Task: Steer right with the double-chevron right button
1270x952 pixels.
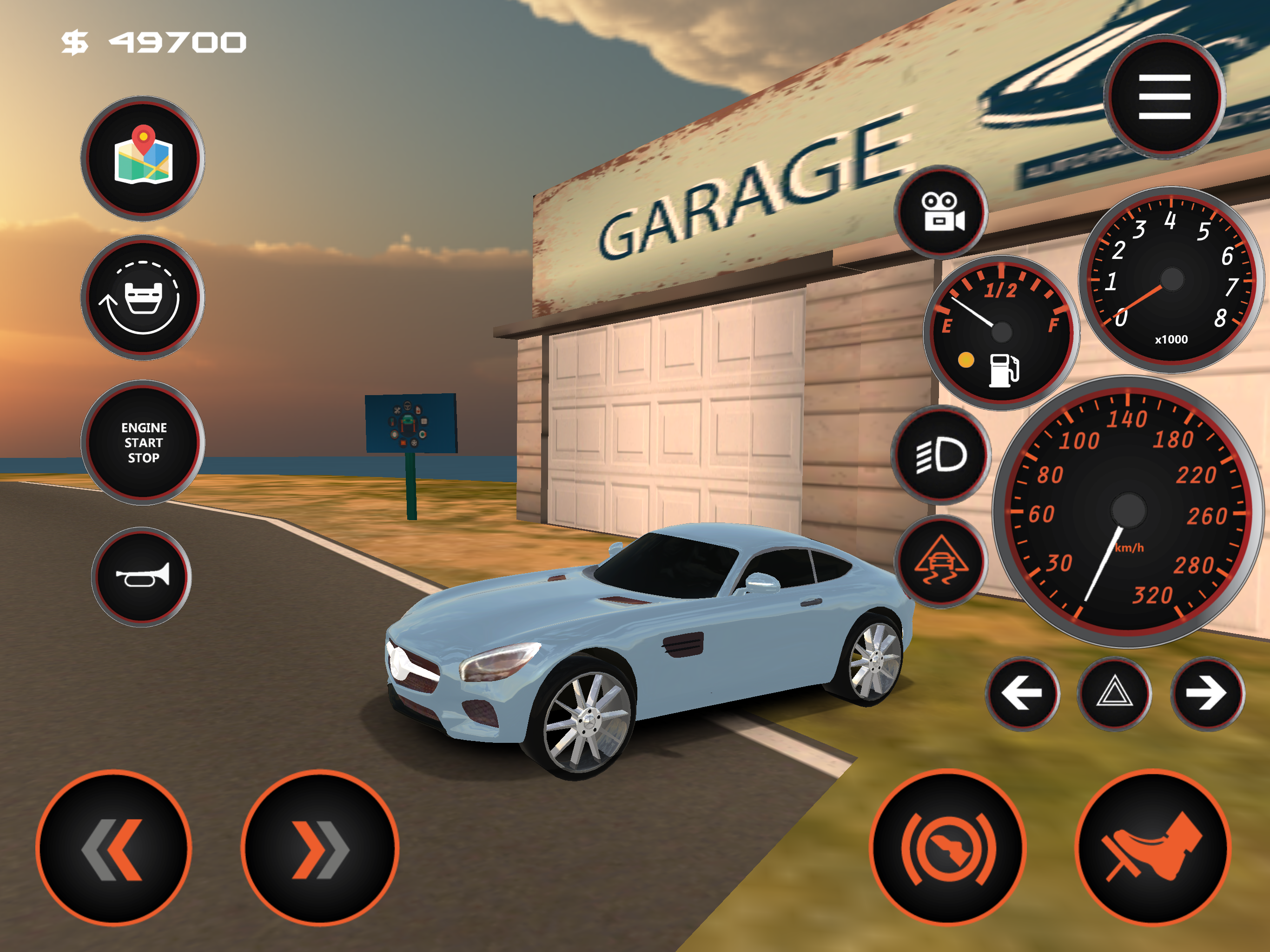Action: 319,848
